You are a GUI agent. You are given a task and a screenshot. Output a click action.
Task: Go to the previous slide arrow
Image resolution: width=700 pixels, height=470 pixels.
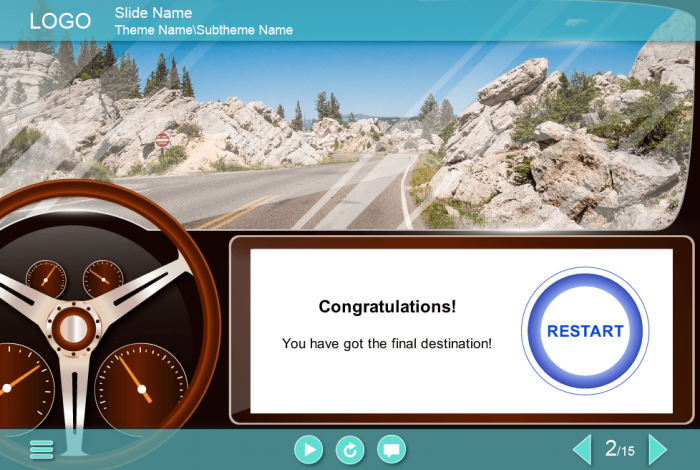tap(581, 449)
